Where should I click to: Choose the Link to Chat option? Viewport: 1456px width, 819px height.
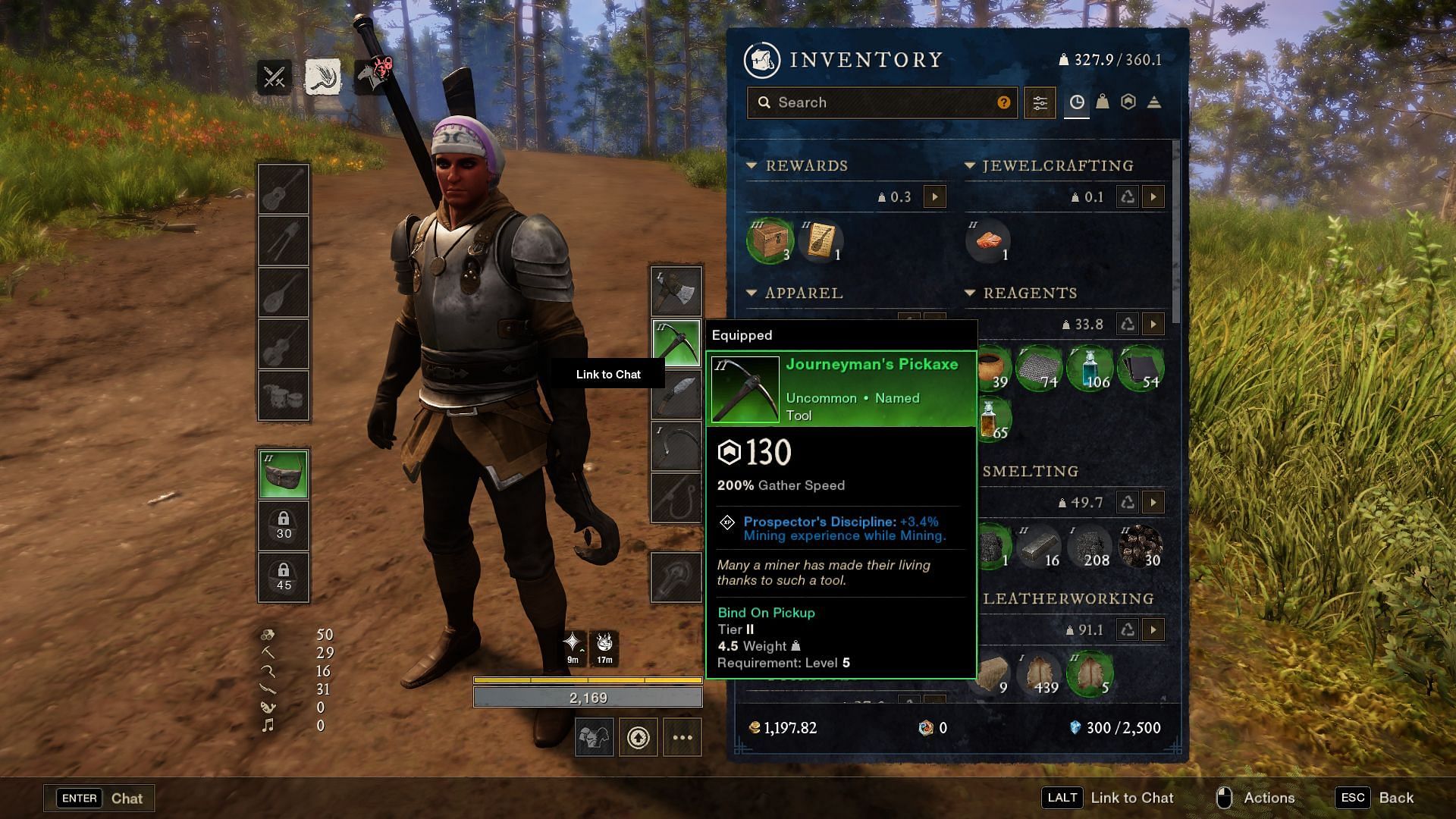tap(608, 375)
